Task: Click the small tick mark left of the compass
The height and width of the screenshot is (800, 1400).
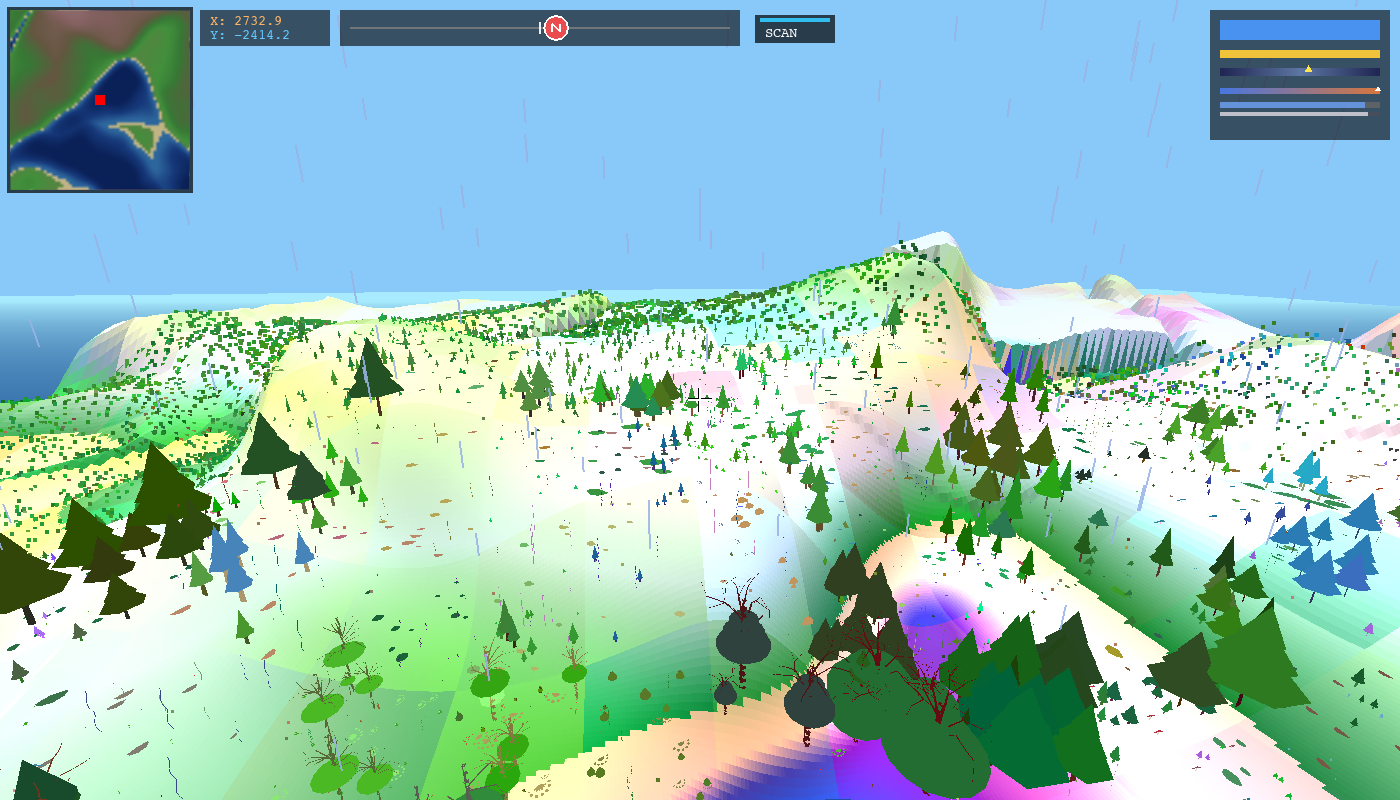Action: pyautogui.click(x=541, y=28)
